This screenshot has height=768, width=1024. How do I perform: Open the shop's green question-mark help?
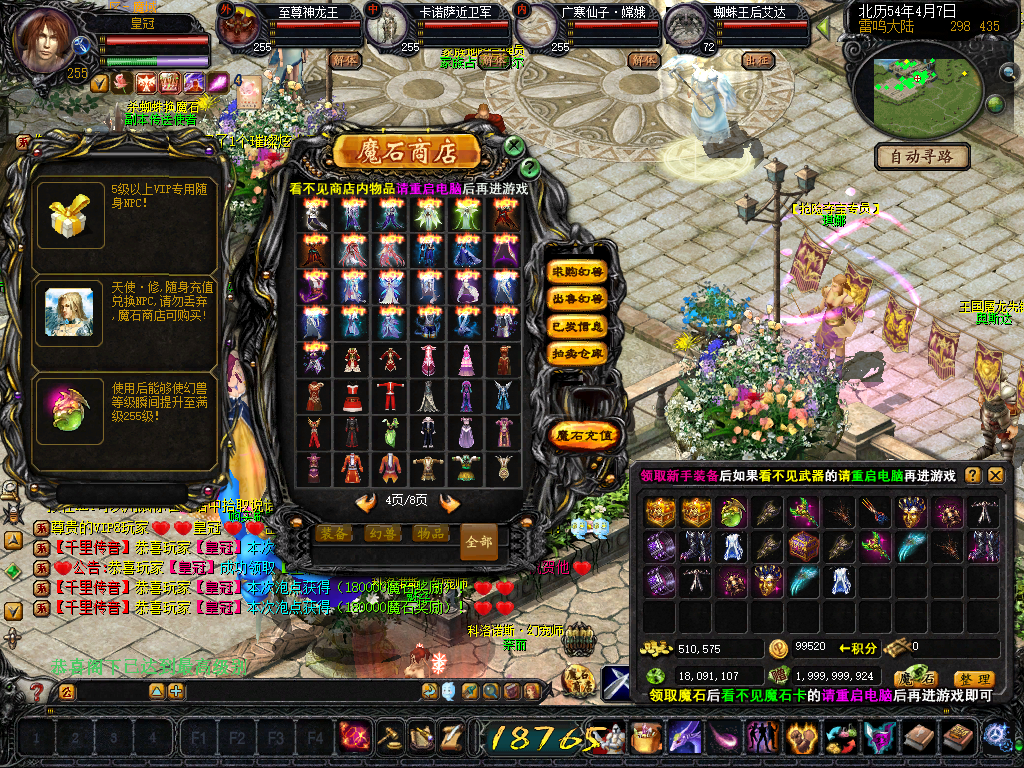(x=530, y=168)
